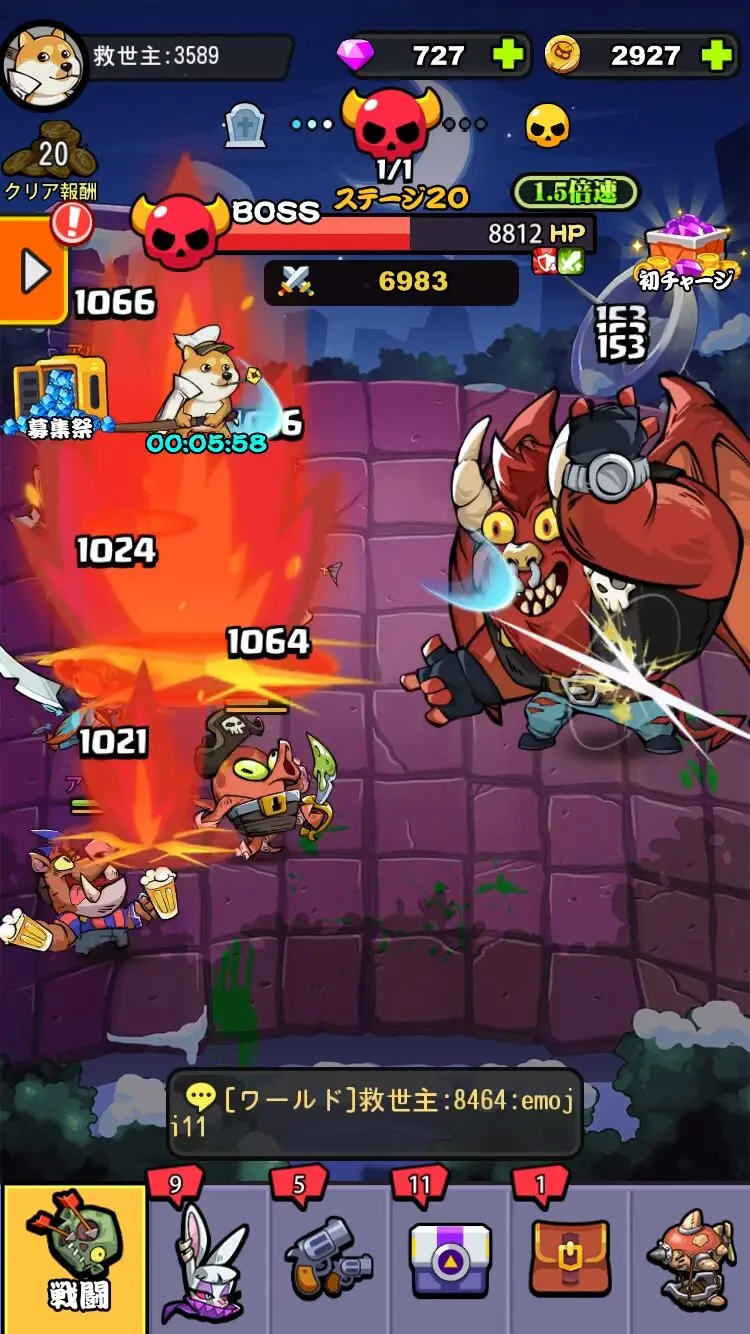750x1334 pixels.
Task: Tap the tombstone stage icon
Action: pos(245,126)
